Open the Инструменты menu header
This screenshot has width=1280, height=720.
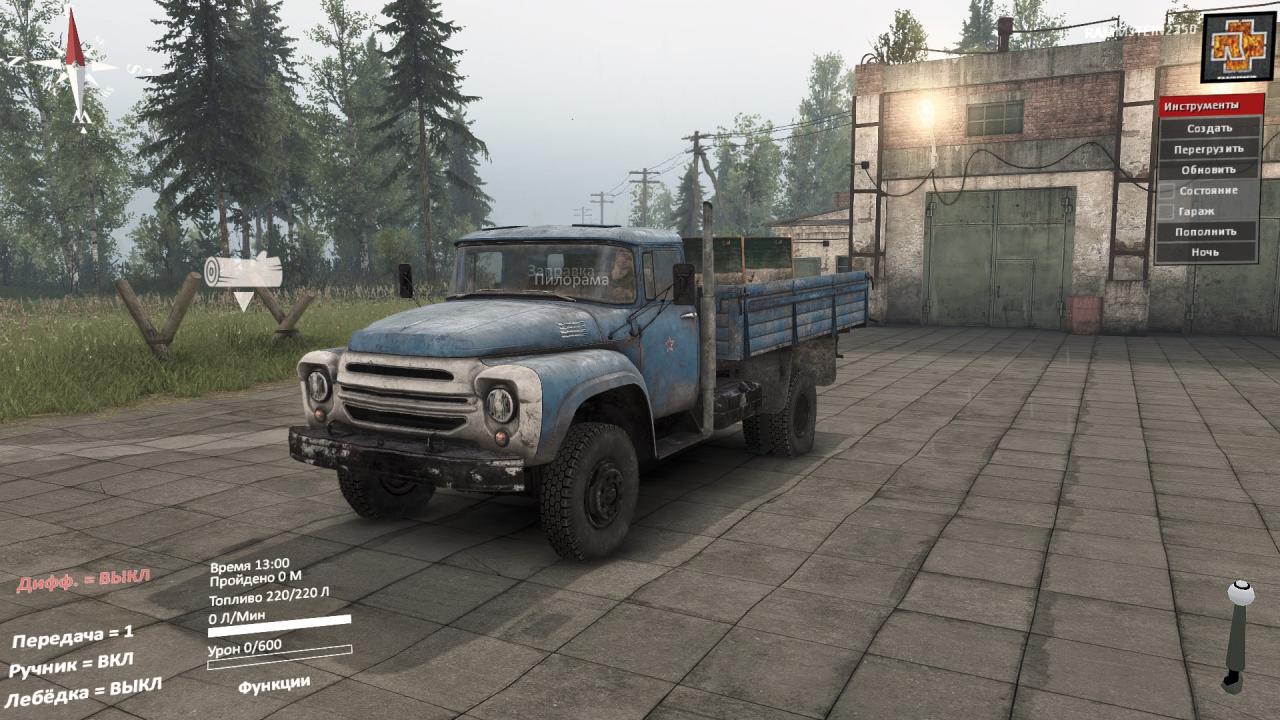click(1210, 106)
